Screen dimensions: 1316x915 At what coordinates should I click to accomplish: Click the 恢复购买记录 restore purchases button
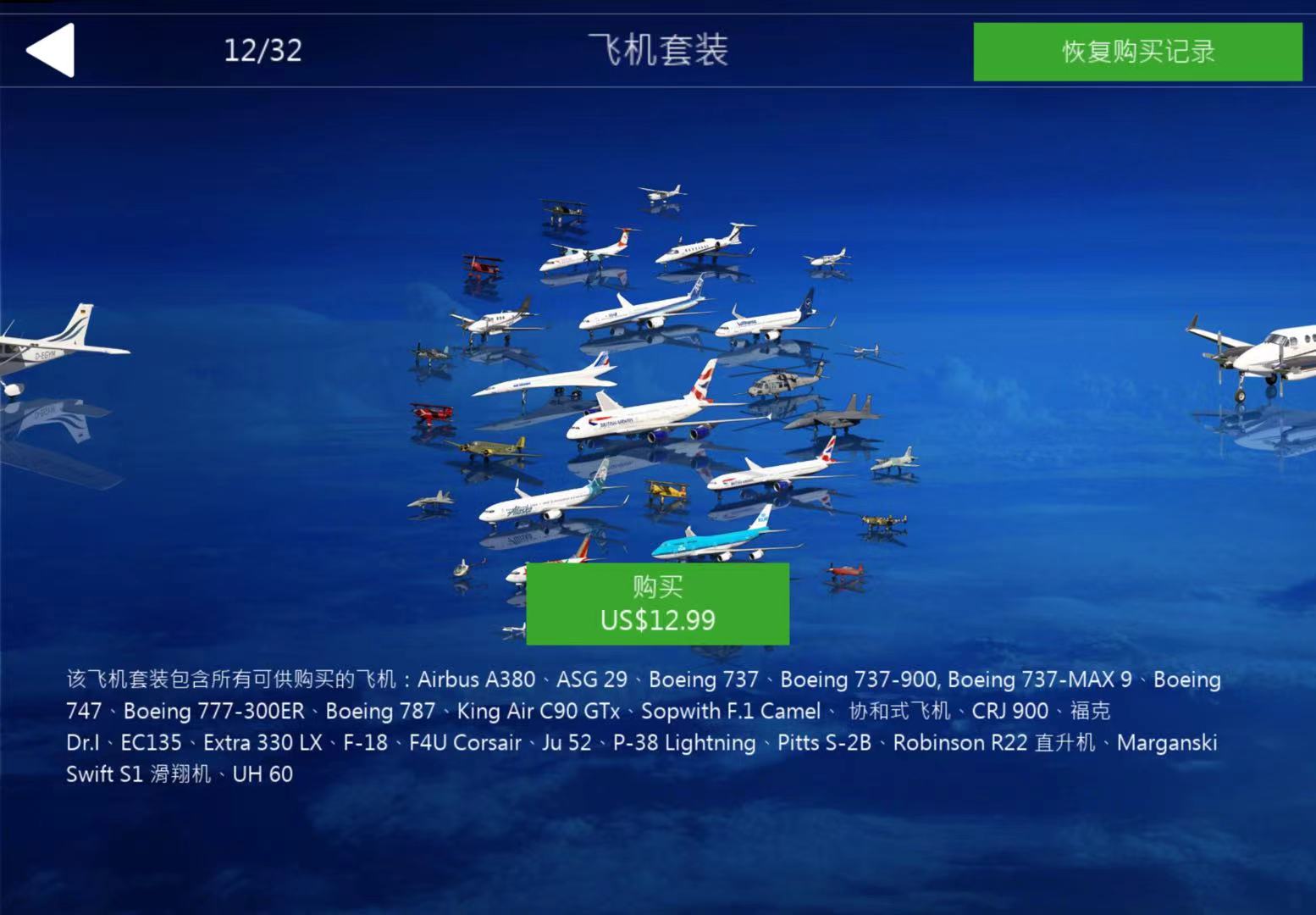1137,52
